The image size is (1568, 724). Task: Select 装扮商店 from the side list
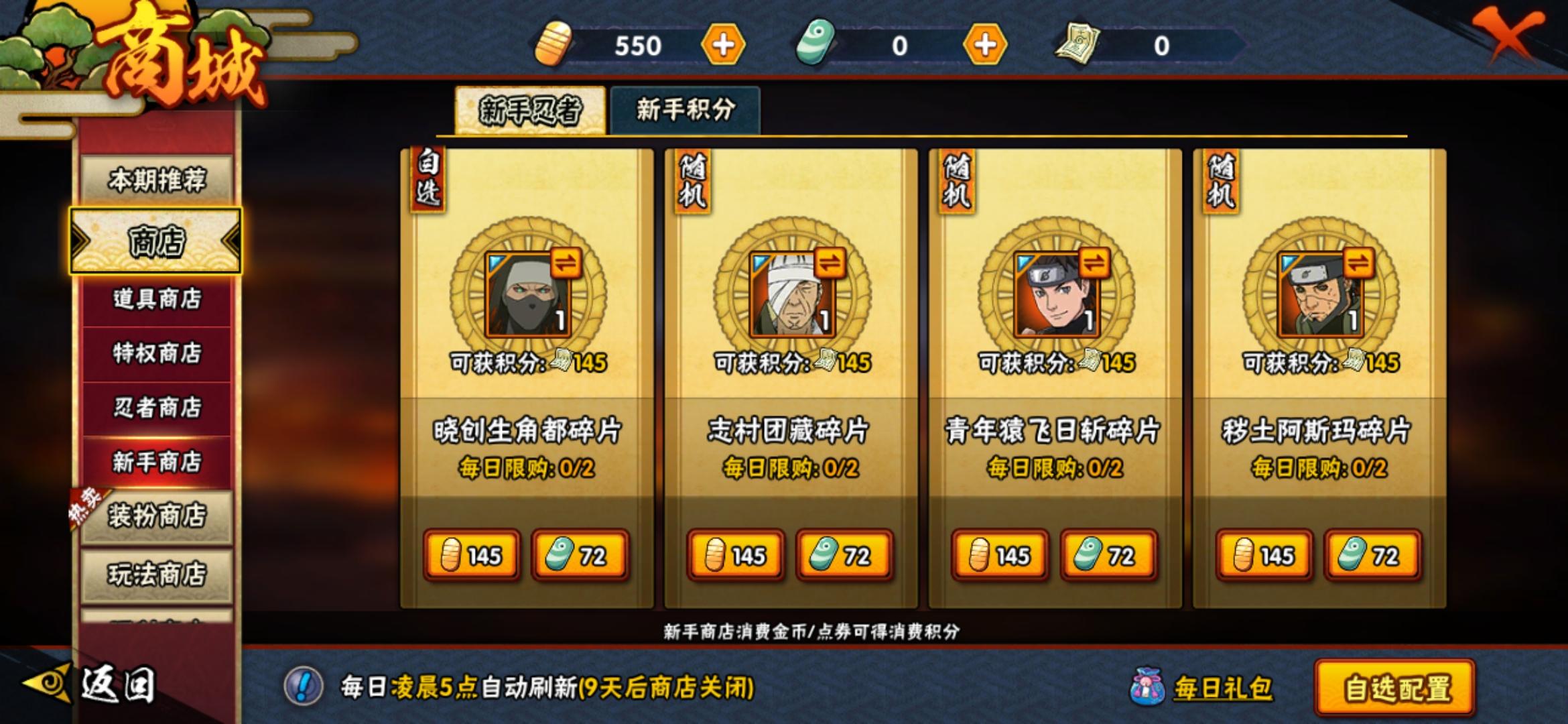(155, 516)
